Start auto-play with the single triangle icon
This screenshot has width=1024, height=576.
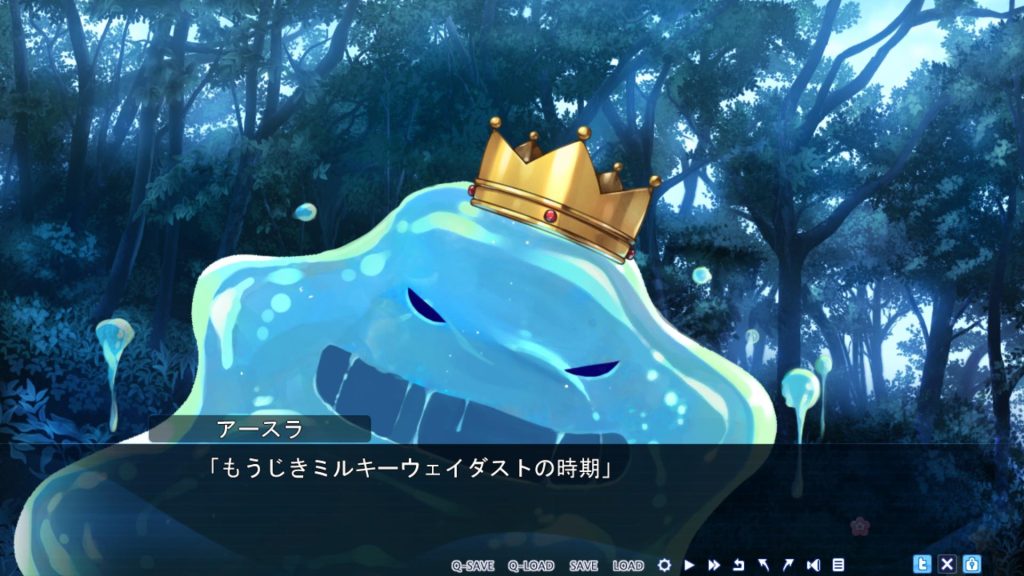tap(690, 565)
